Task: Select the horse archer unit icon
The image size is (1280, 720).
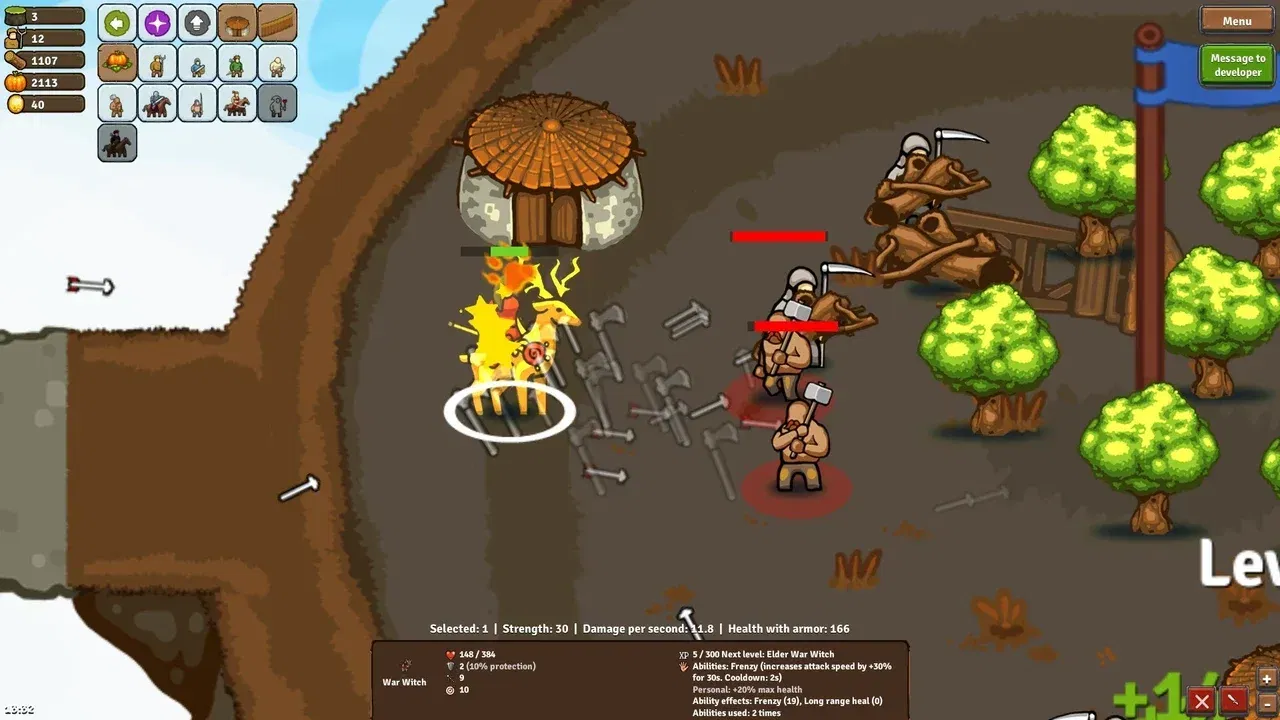Action: click(x=237, y=103)
